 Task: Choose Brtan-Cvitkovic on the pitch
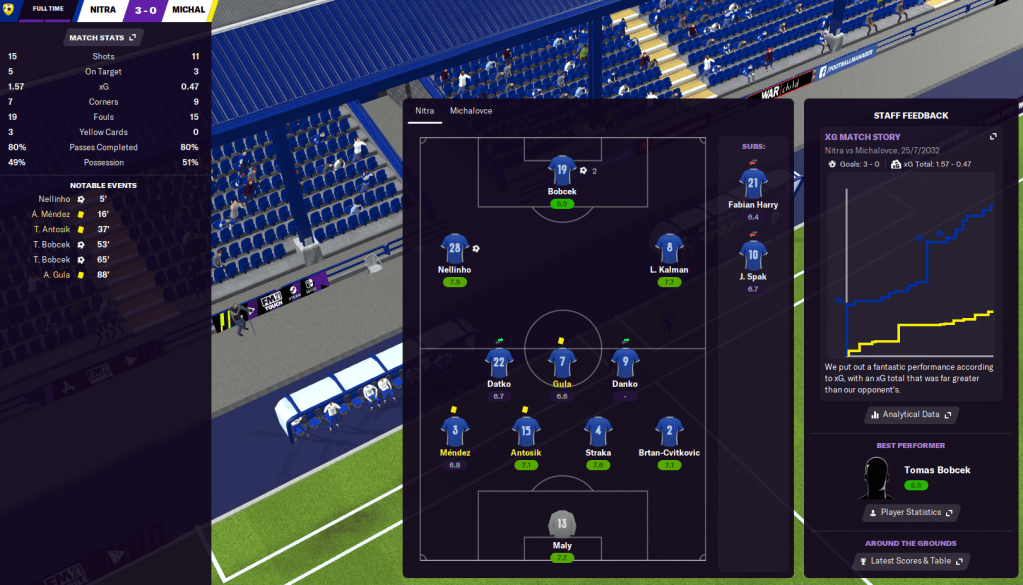(669, 431)
